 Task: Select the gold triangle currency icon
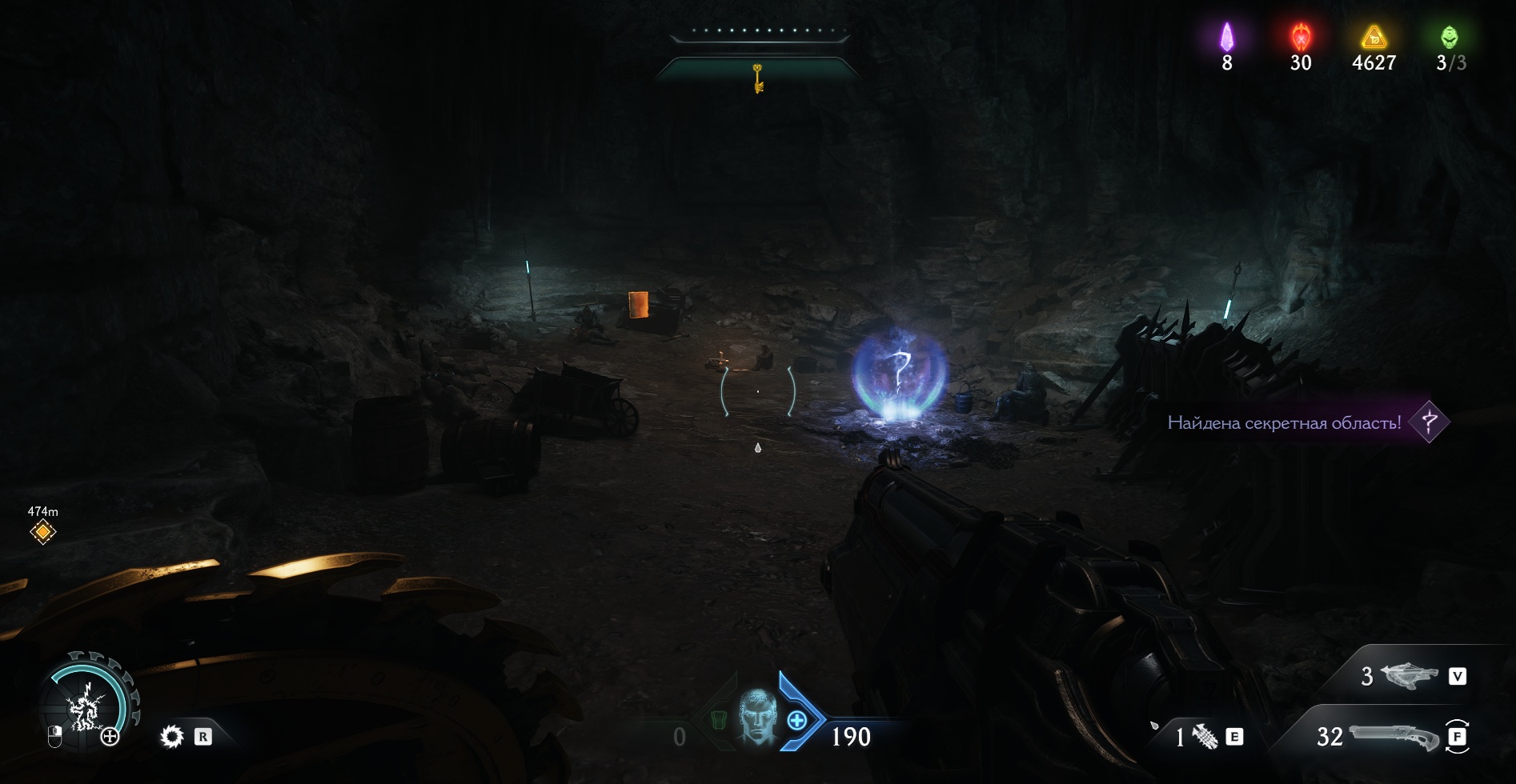(1374, 37)
